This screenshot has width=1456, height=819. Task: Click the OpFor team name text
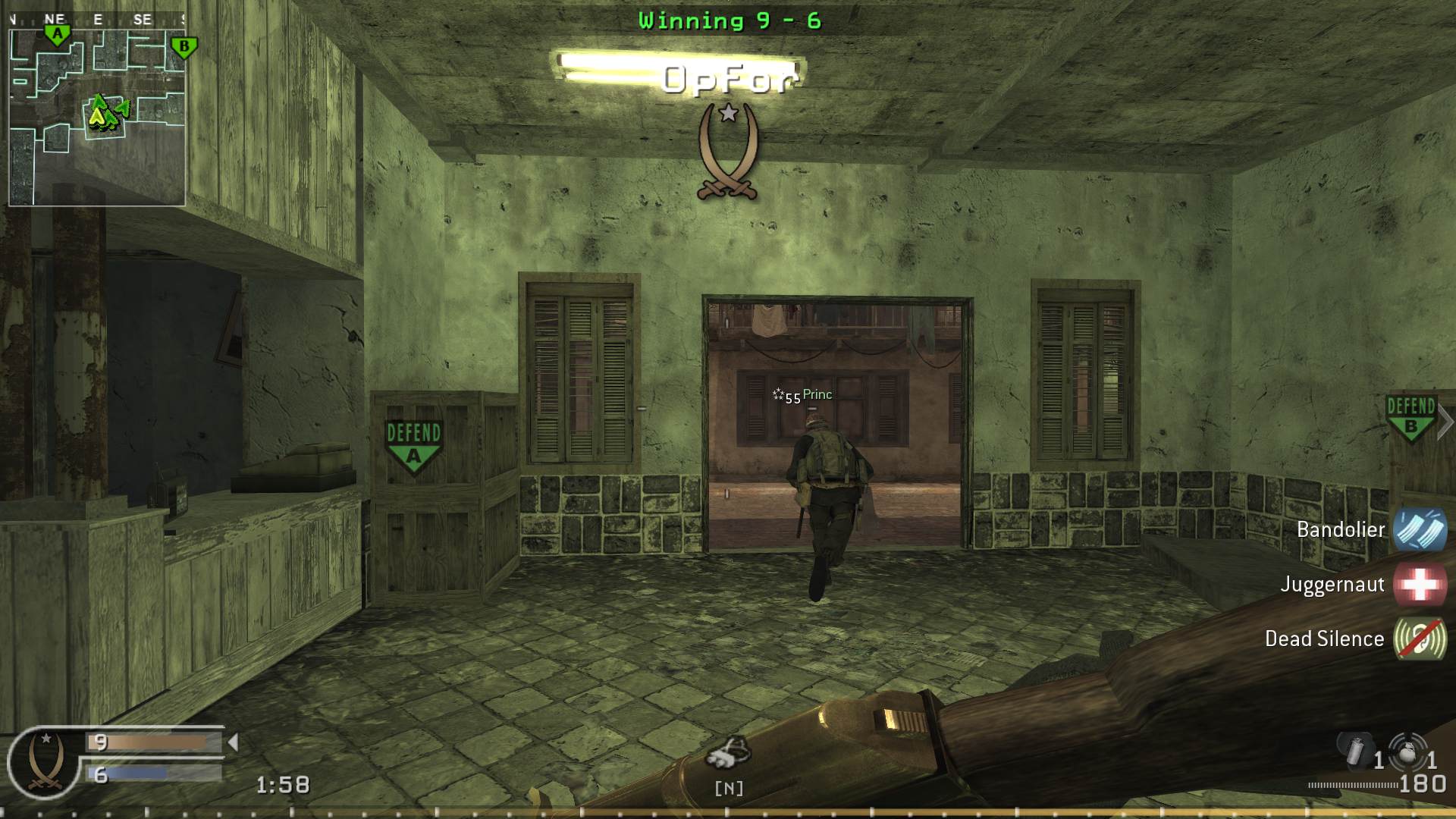pos(730,78)
